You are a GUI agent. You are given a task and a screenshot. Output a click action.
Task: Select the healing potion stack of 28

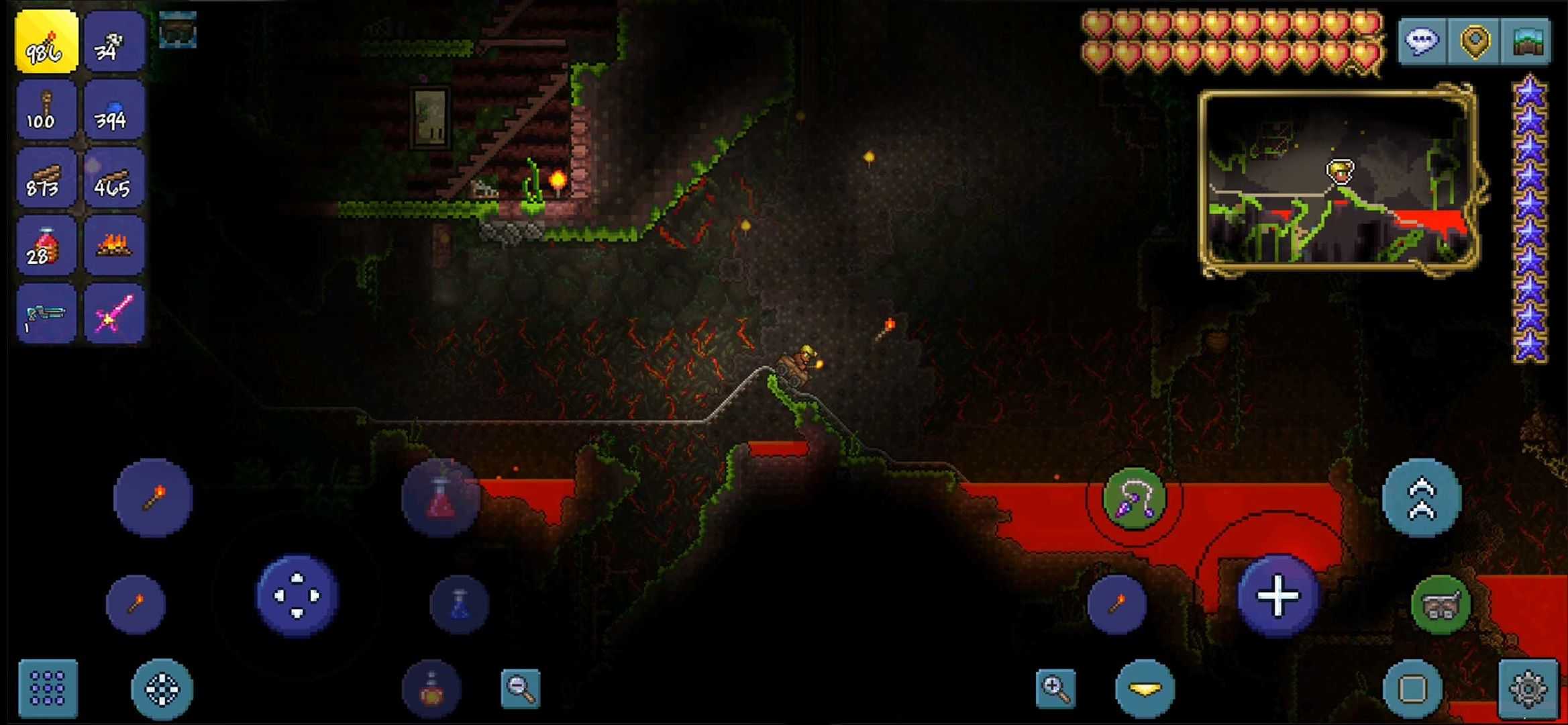pyautogui.click(x=45, y=248)
